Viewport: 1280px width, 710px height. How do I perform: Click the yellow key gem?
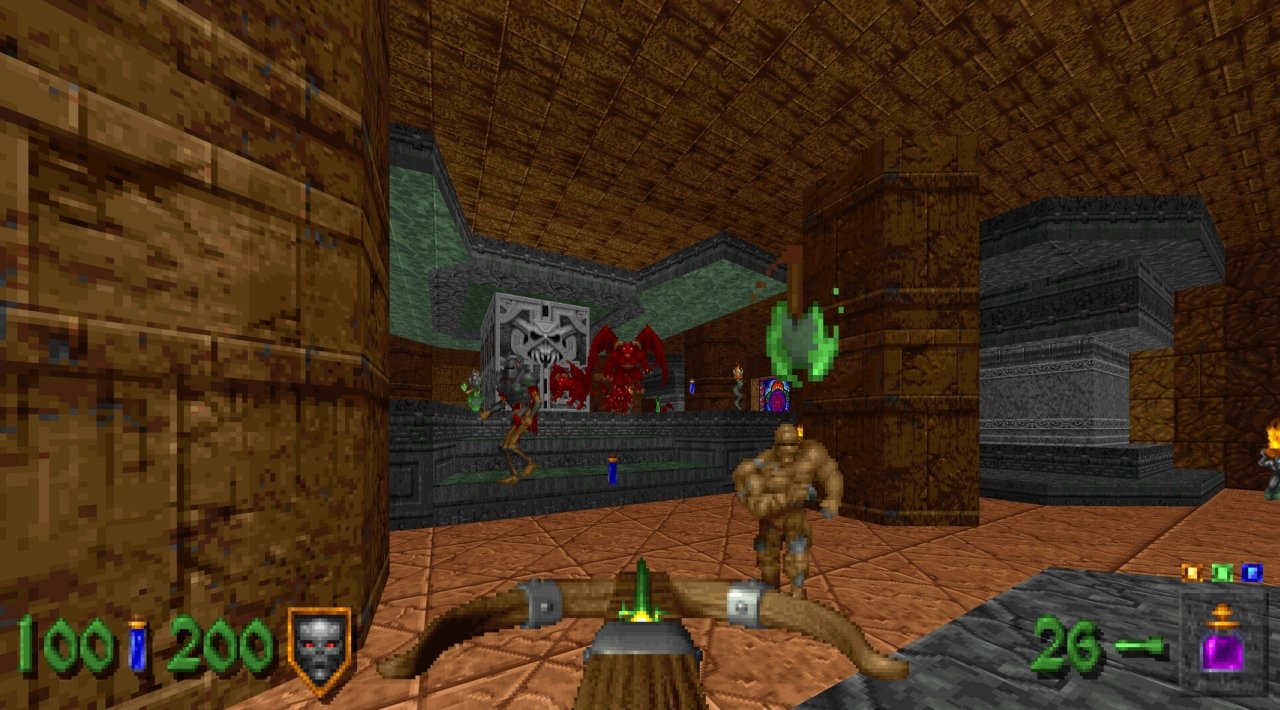tap(1190, 573)
